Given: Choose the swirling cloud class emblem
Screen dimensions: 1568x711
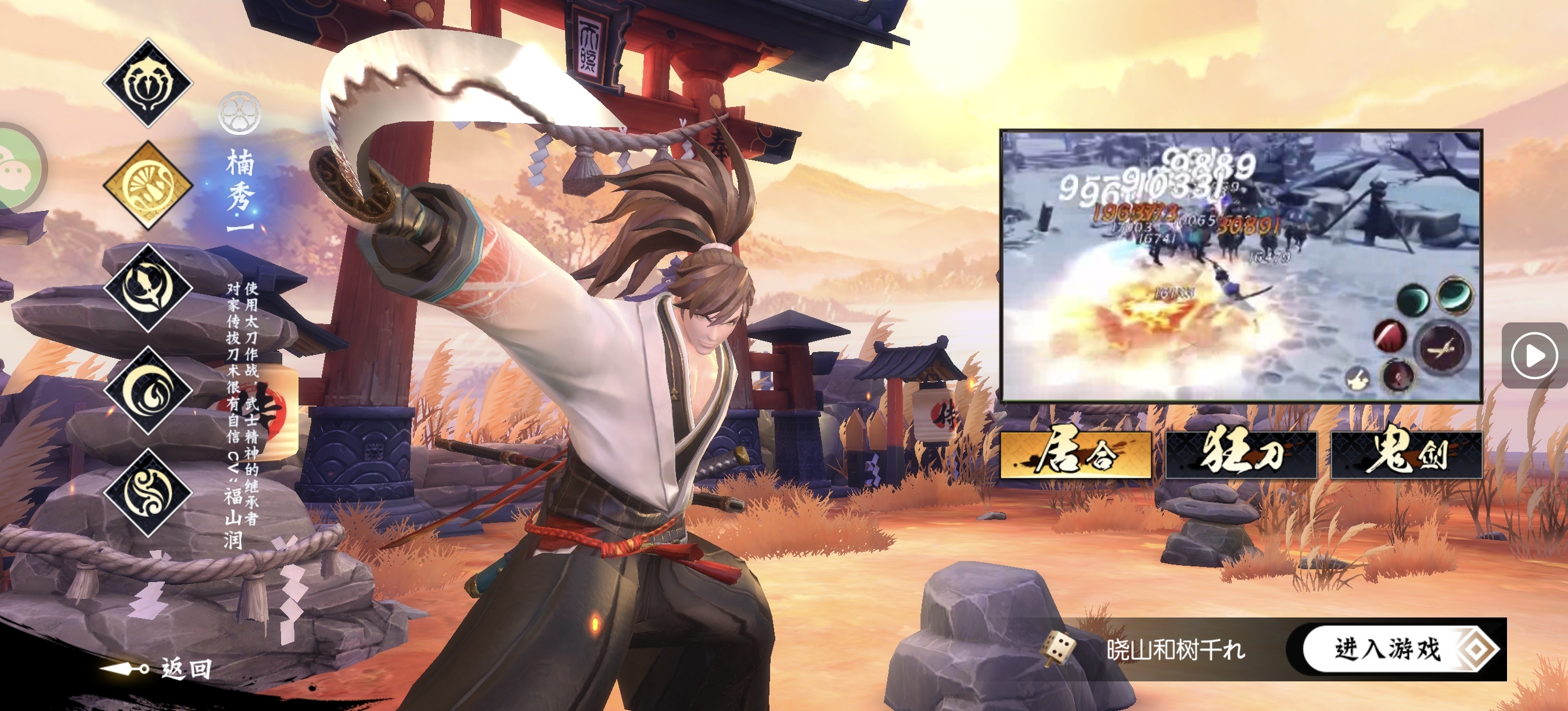Looking at the screenshot, I should point(148,493).
